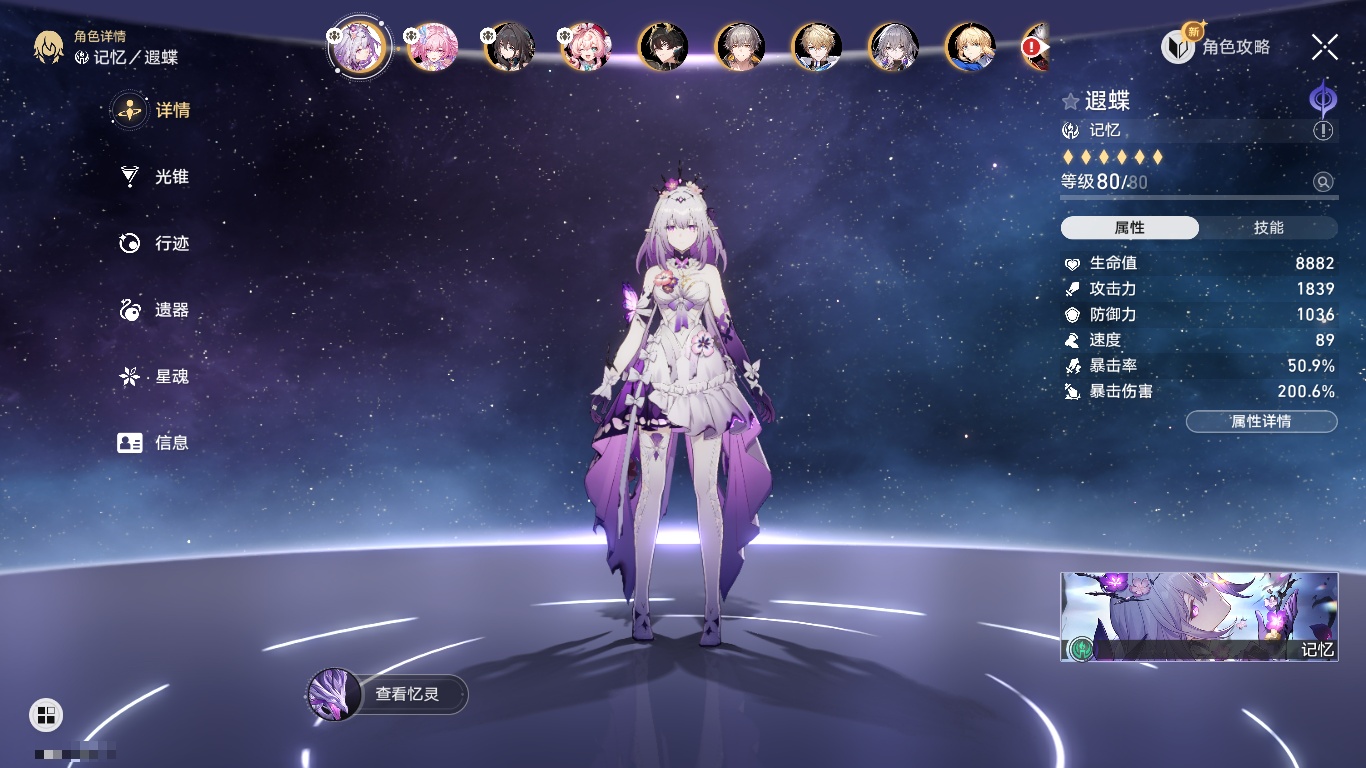
Task: Open the 记忆 path info exclamation icon
Action: pos(1323,130)
